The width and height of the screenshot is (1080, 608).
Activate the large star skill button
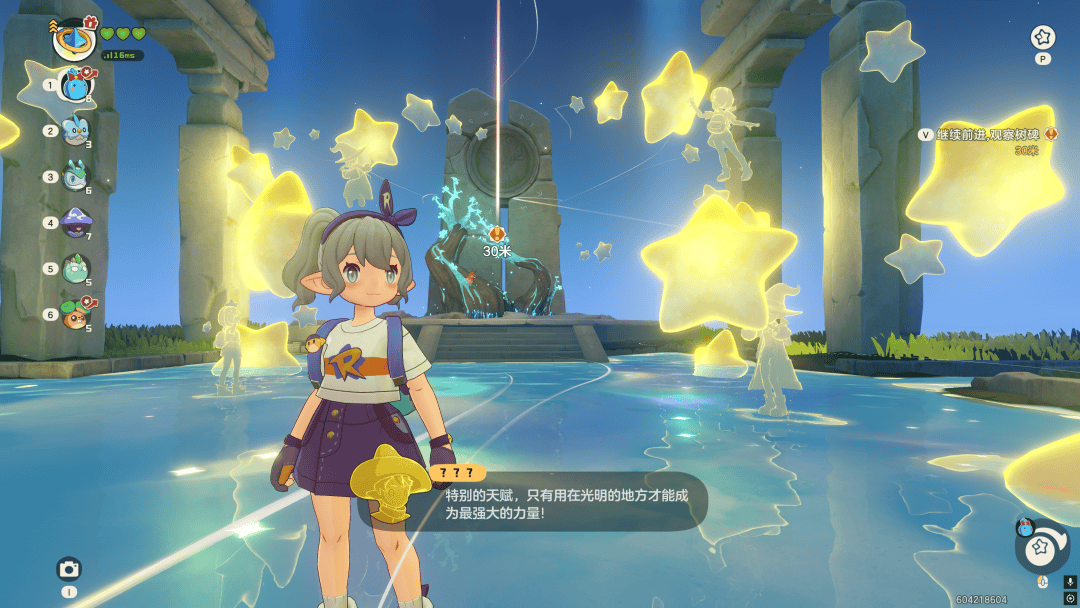click(1042, 546)
